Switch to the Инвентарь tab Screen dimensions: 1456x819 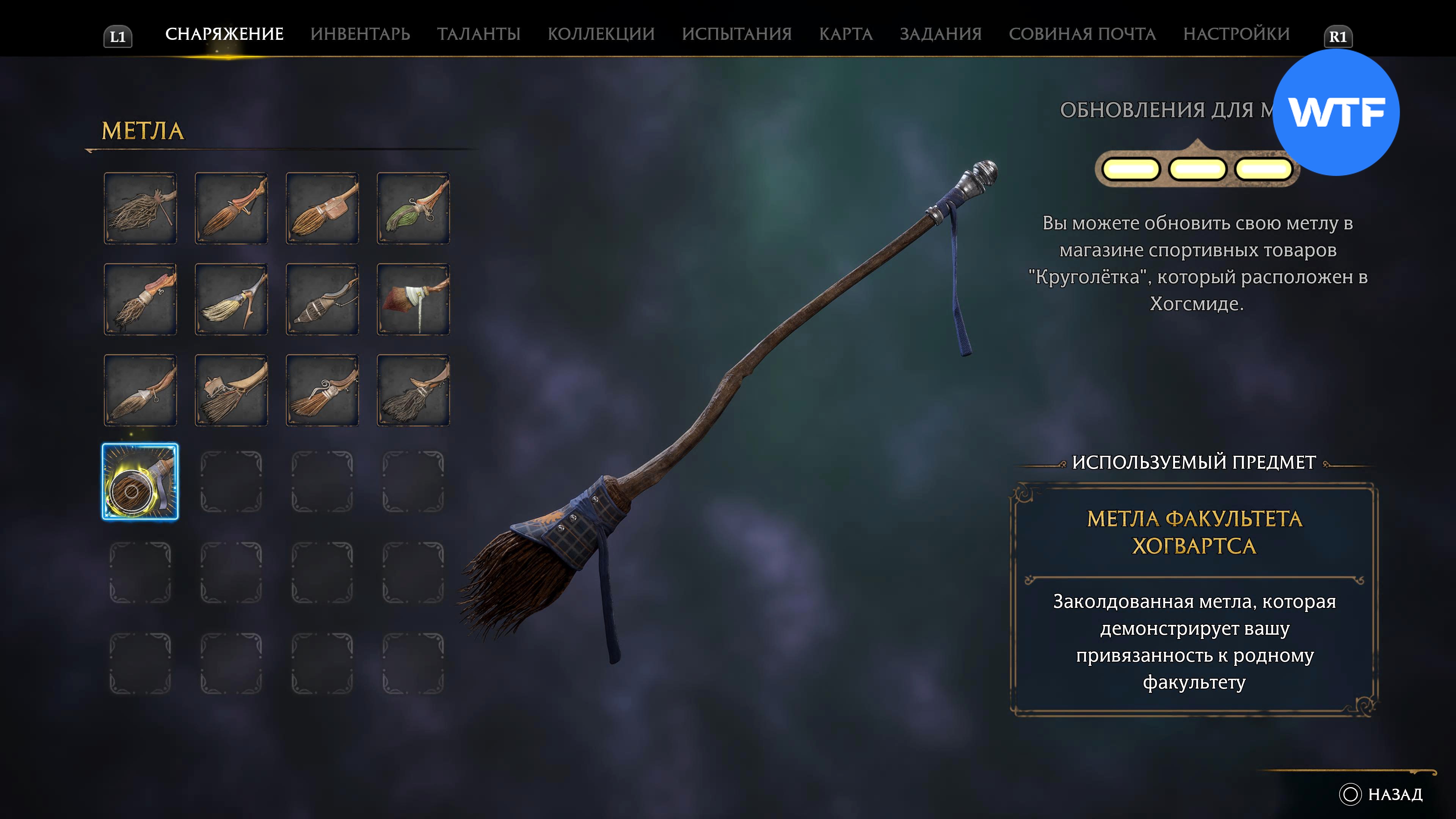coord(360,34)
